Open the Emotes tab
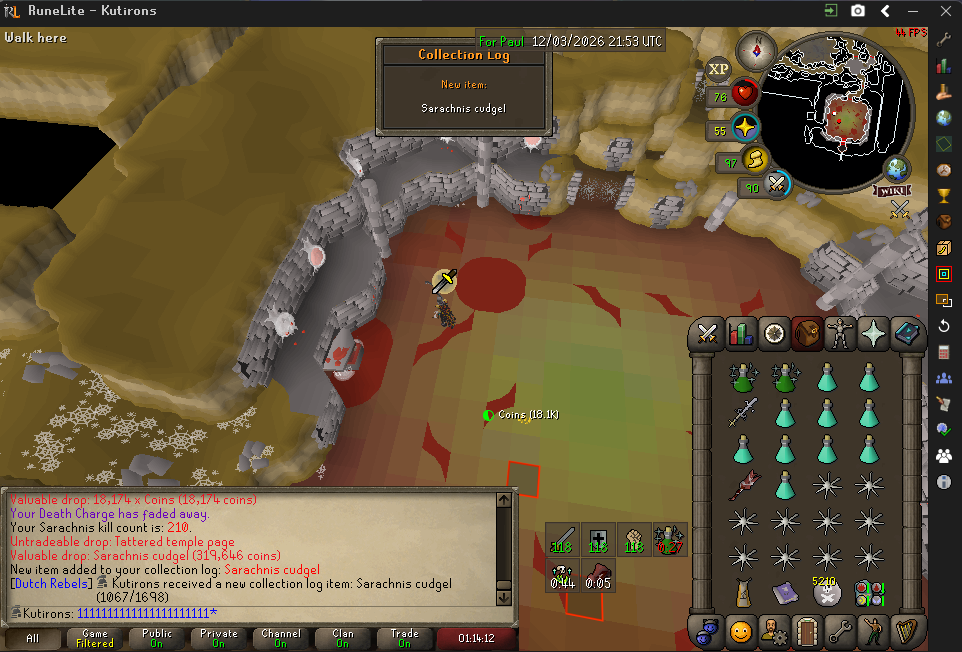Viewport: 962px width, 652px height. (x=873, y=632)
